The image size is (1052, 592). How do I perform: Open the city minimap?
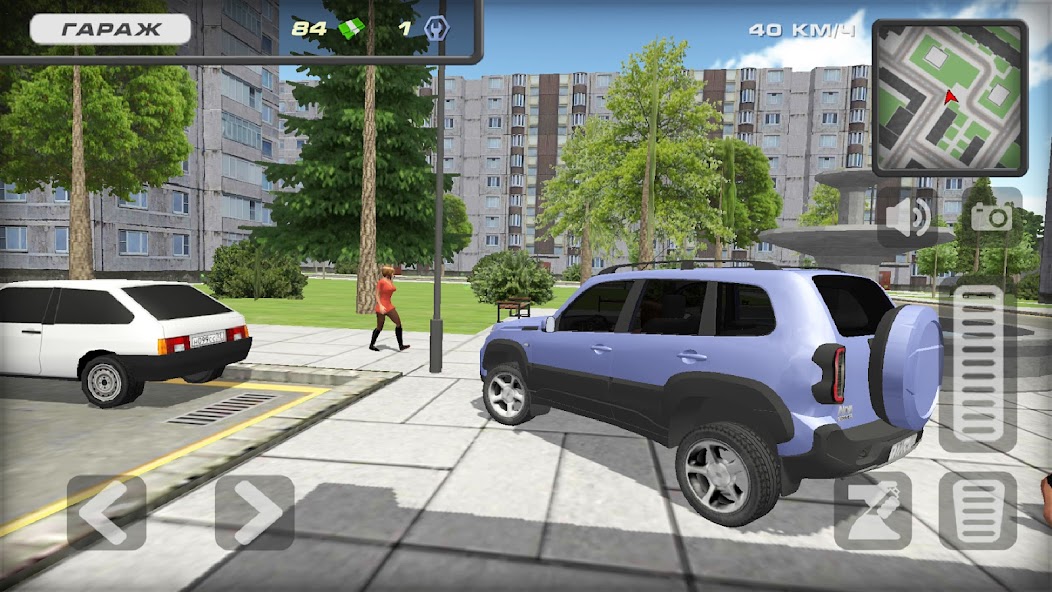[x=949, y=97]
